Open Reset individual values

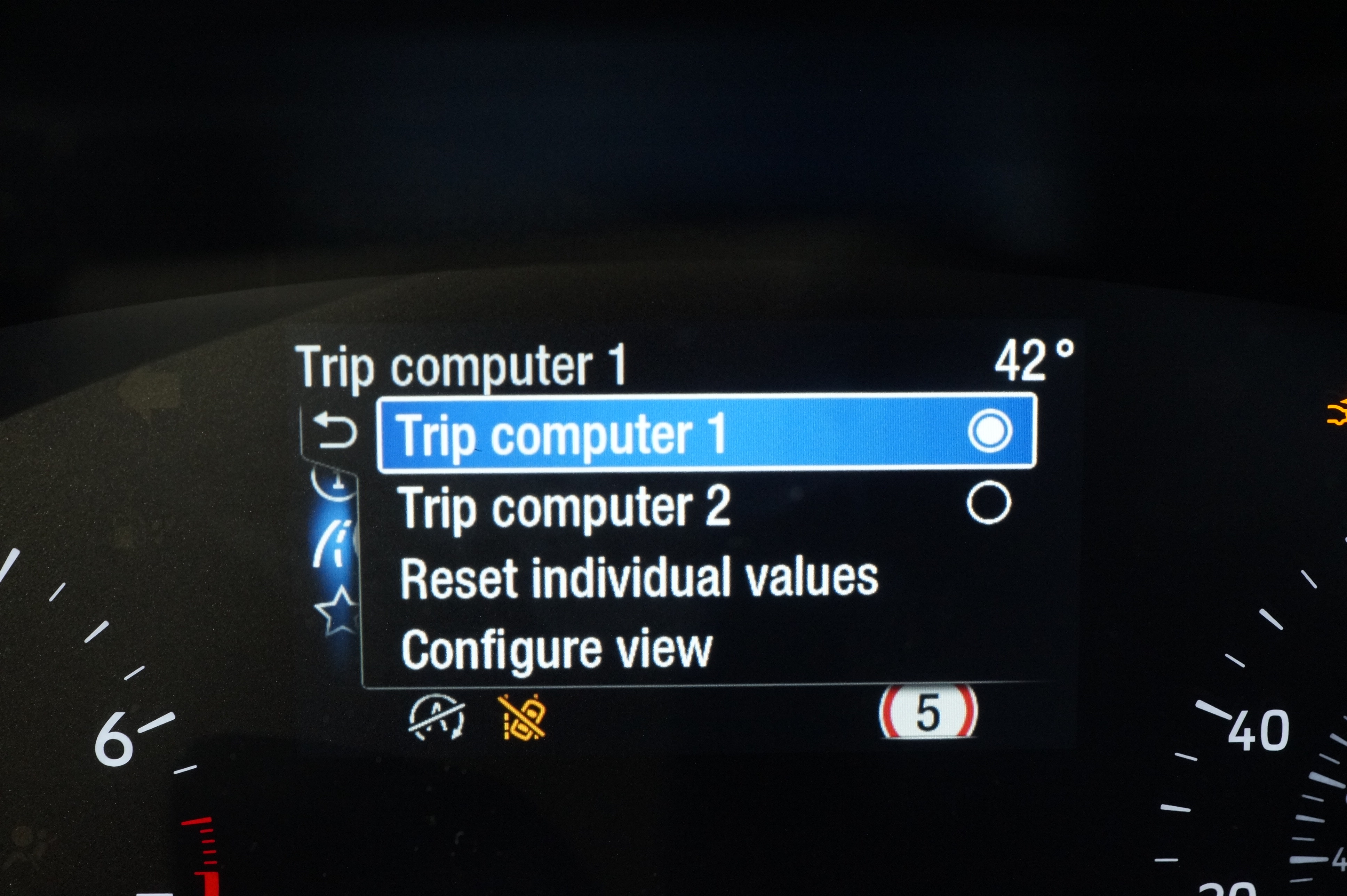click(x=639, y=578)
